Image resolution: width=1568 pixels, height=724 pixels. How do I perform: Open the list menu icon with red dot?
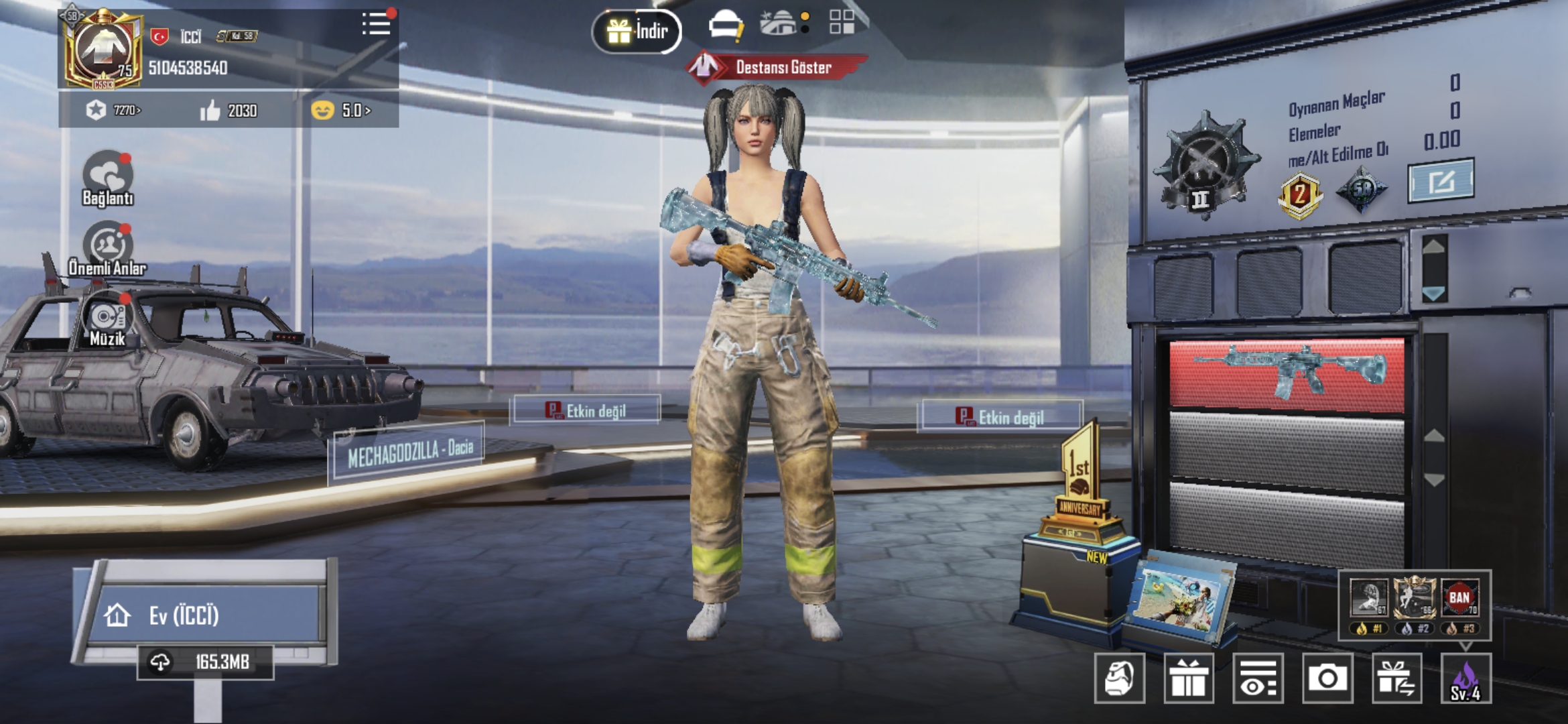376,25
